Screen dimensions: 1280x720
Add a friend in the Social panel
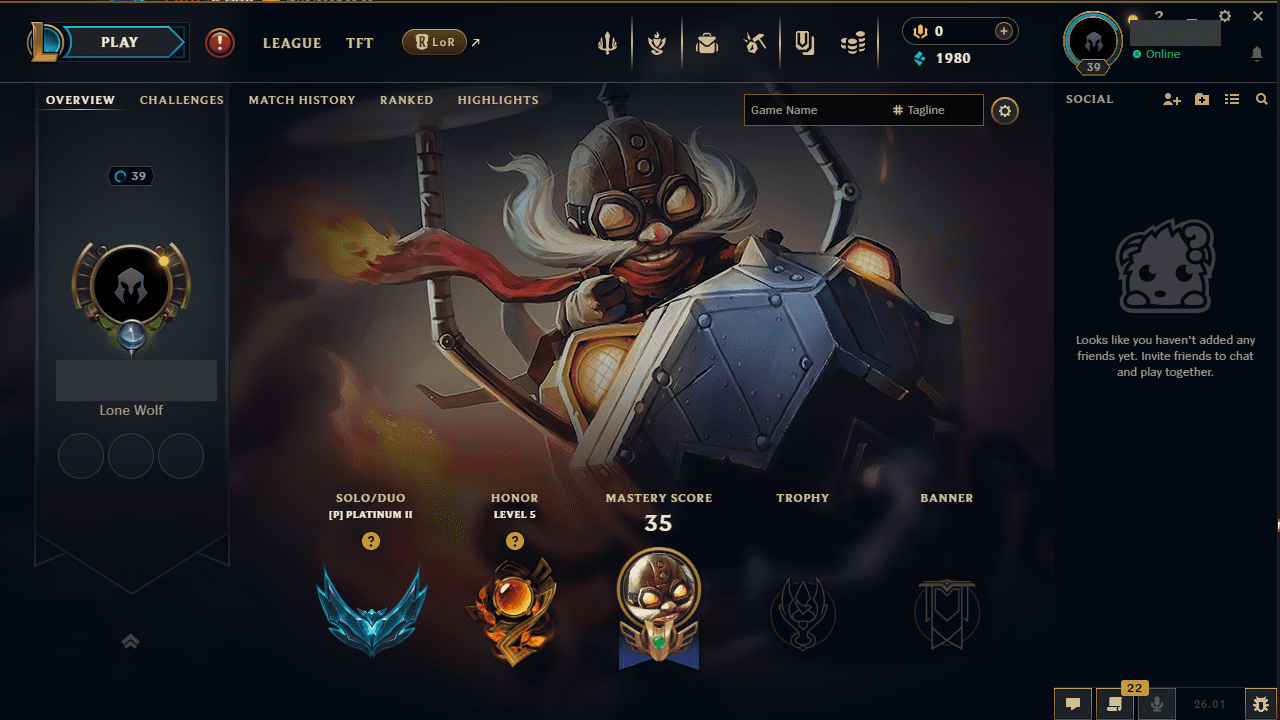pyautogui.click(x=1171, y=99)
